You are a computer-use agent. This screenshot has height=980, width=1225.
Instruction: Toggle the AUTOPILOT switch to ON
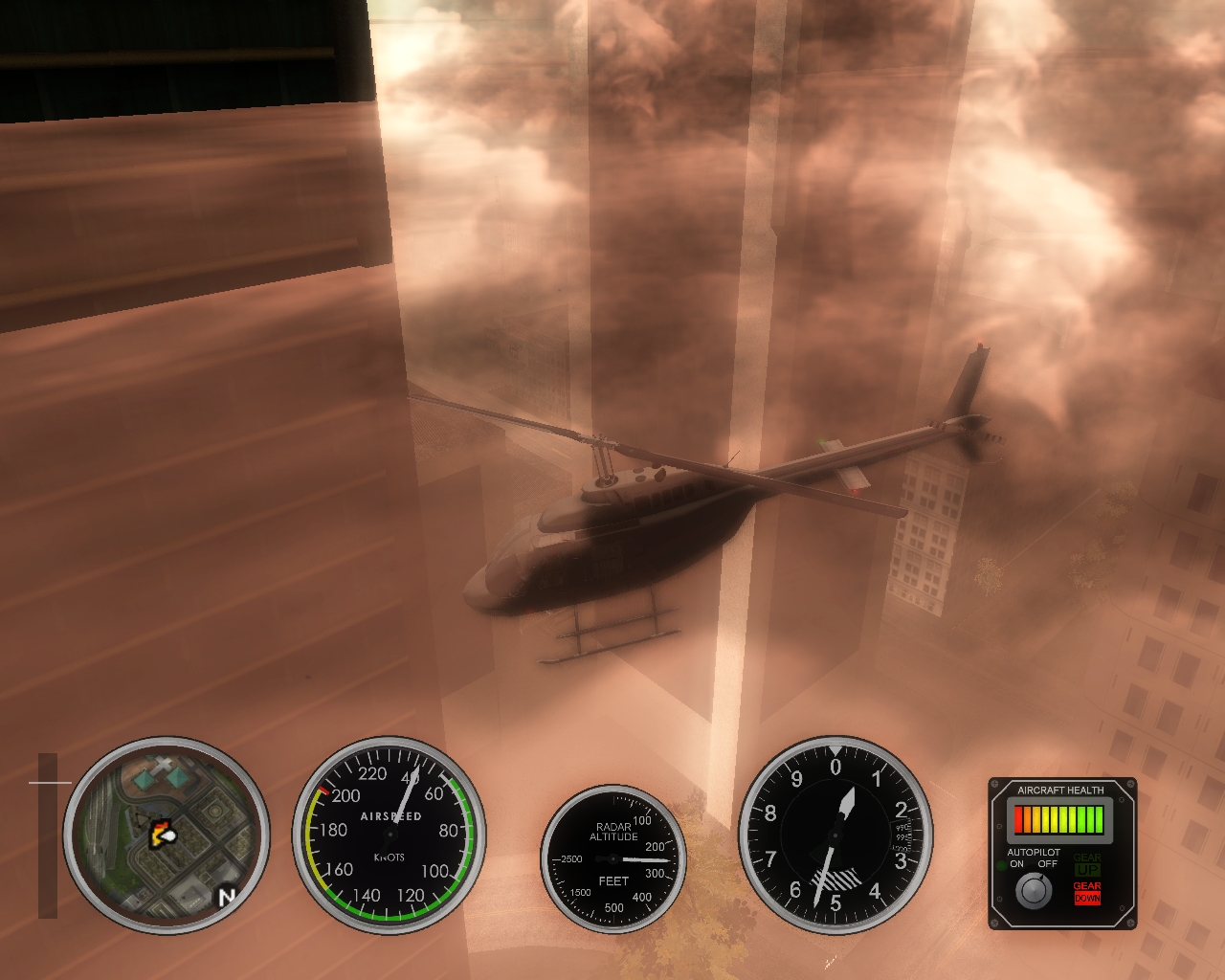[x=1016, y=862]
